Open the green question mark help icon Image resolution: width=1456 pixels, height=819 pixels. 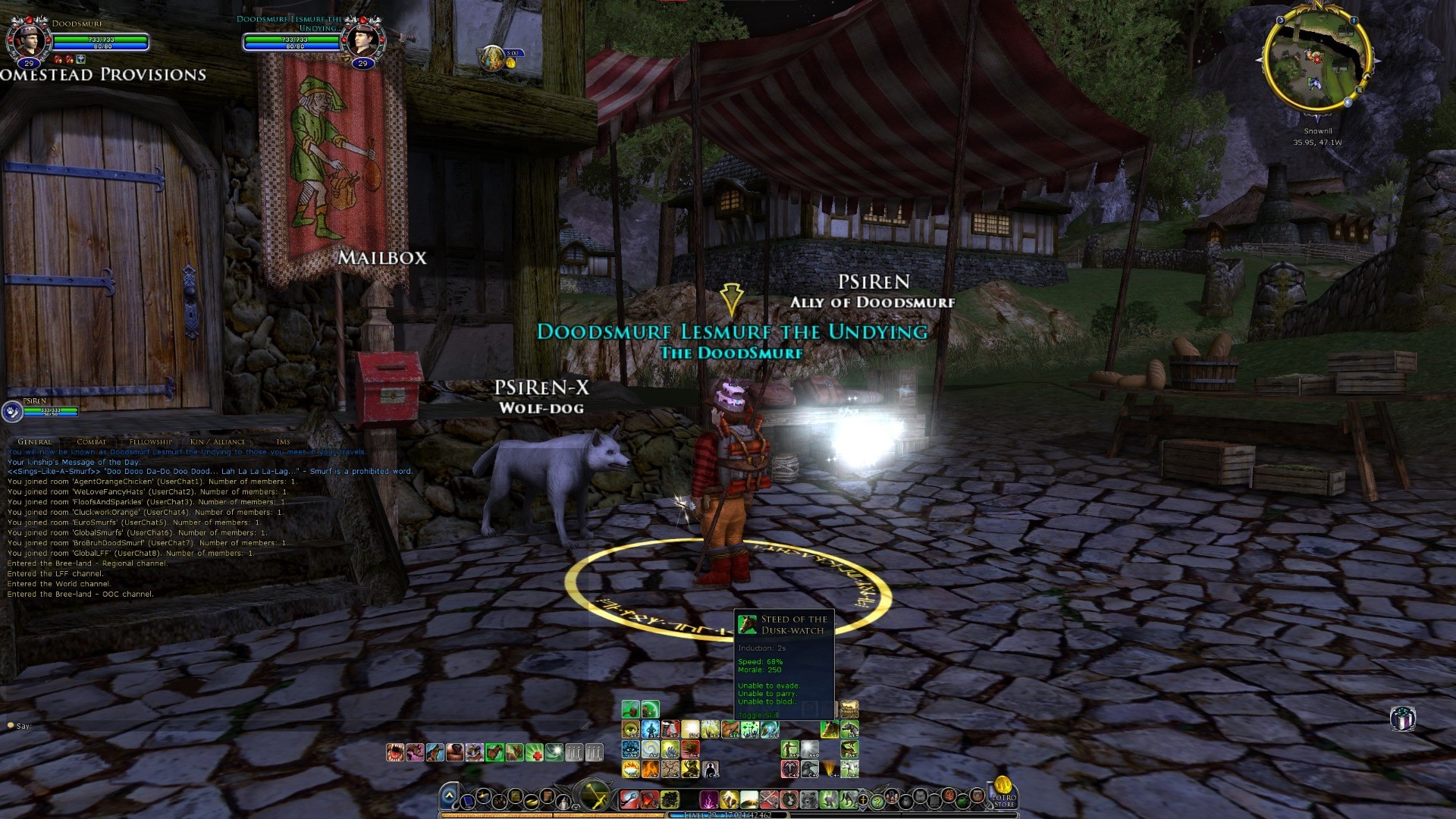[x=877, y=800]
